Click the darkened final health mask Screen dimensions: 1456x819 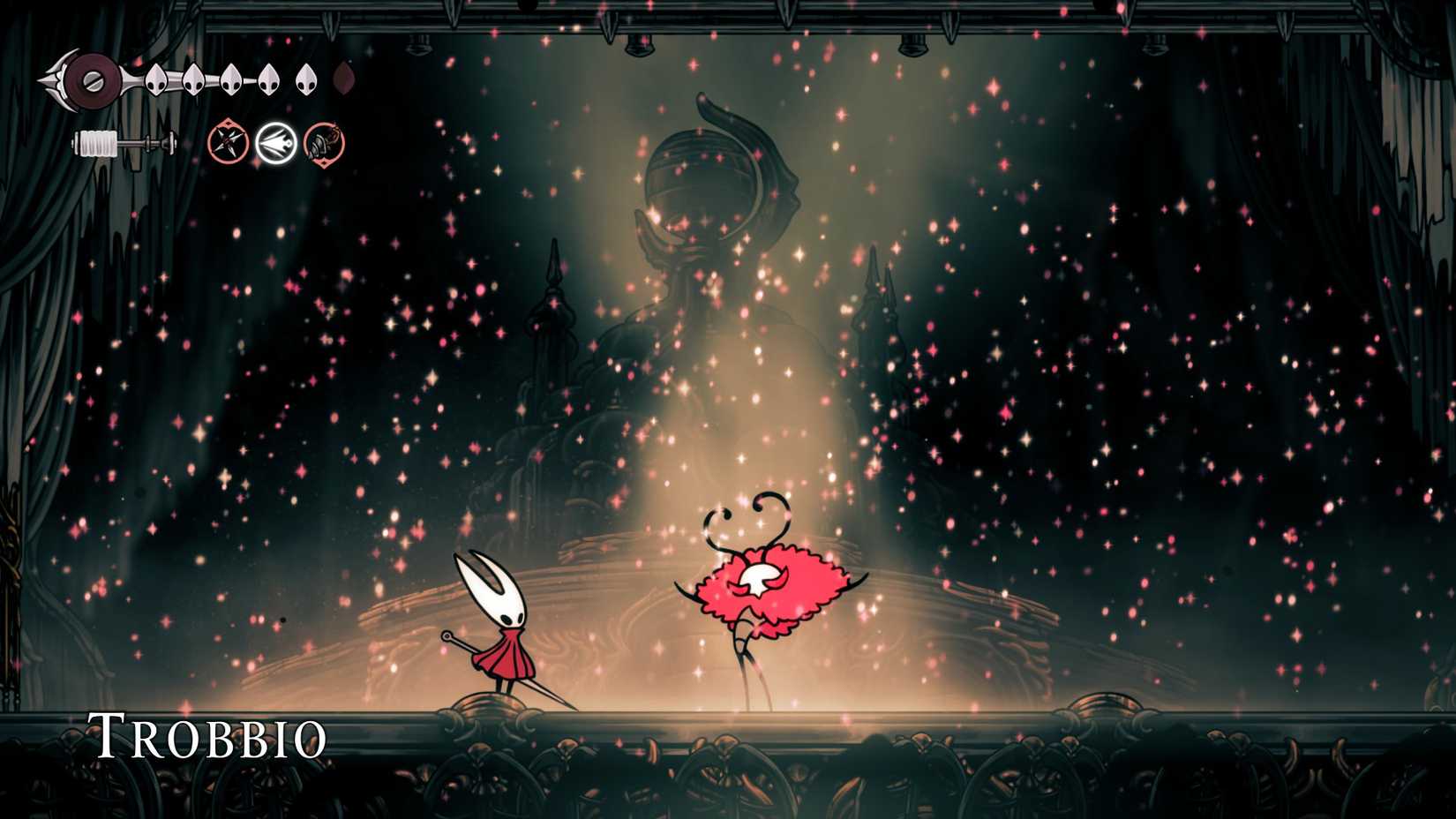pos(343,79)
